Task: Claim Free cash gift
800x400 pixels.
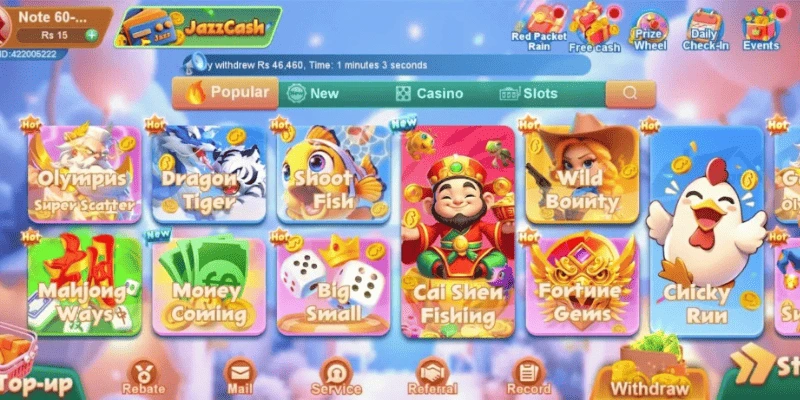Action: [x=595, y=25]
